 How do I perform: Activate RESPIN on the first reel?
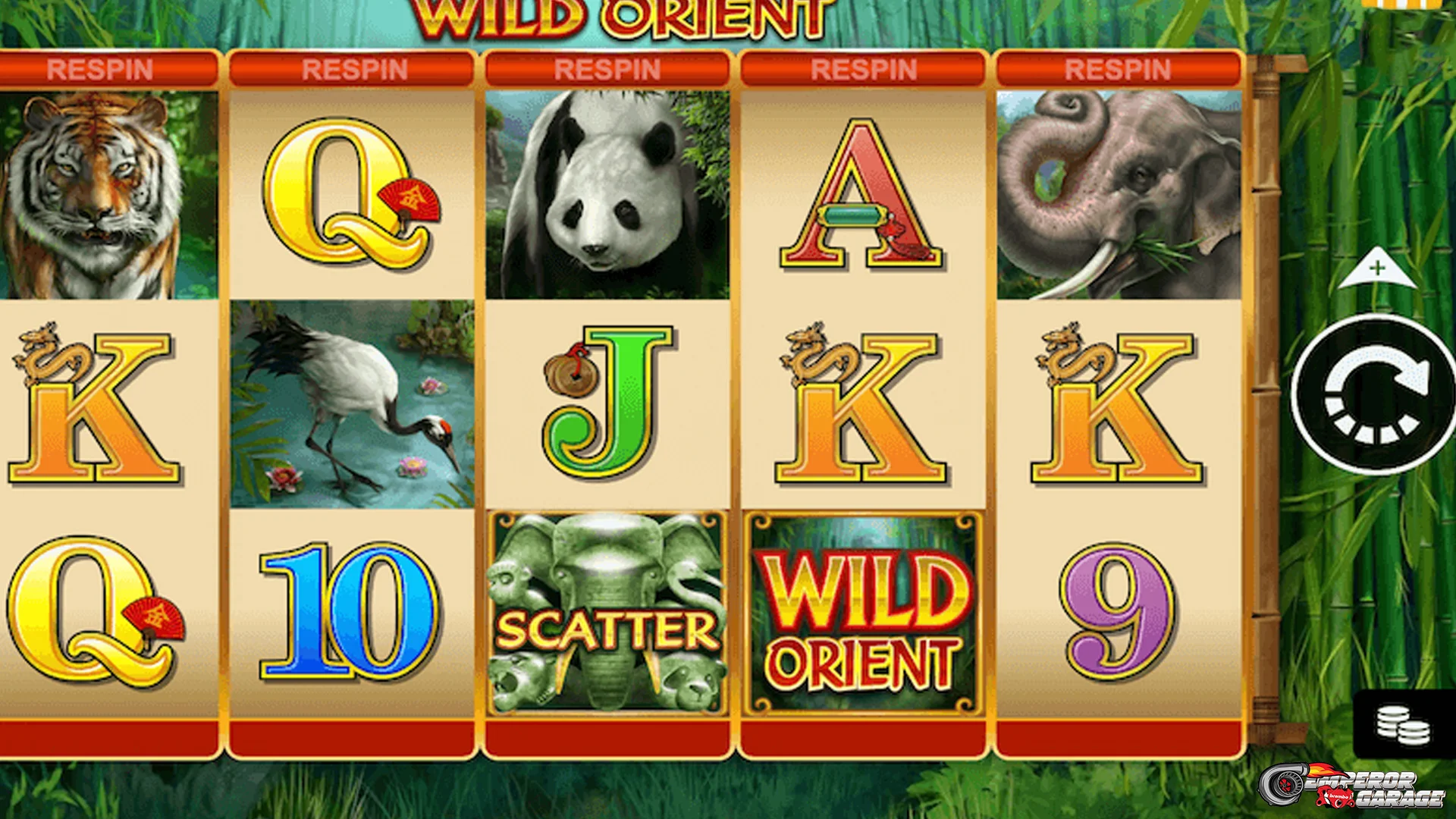[106, 68]
